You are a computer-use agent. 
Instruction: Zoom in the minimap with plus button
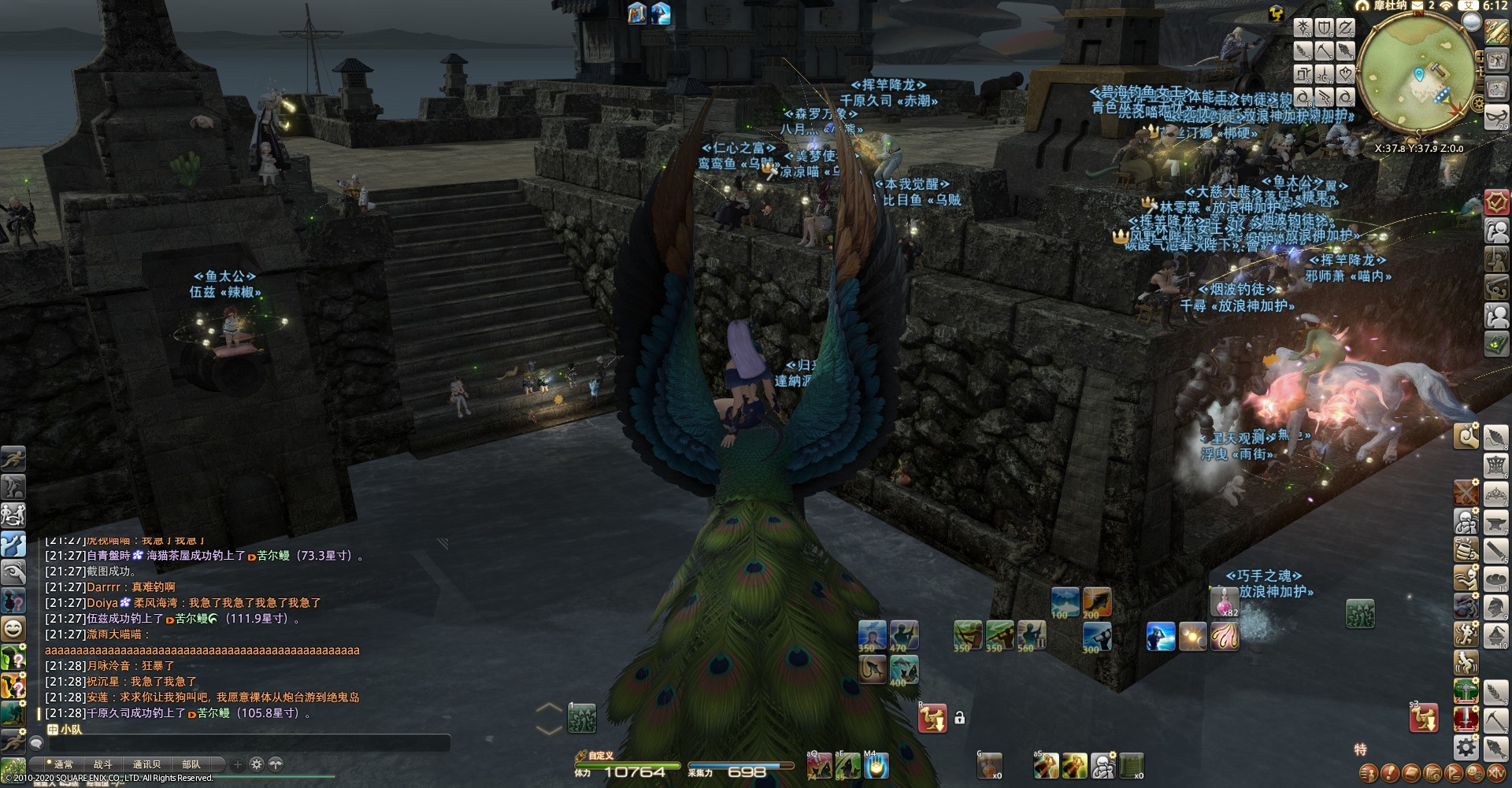[x=1480, y=57]
